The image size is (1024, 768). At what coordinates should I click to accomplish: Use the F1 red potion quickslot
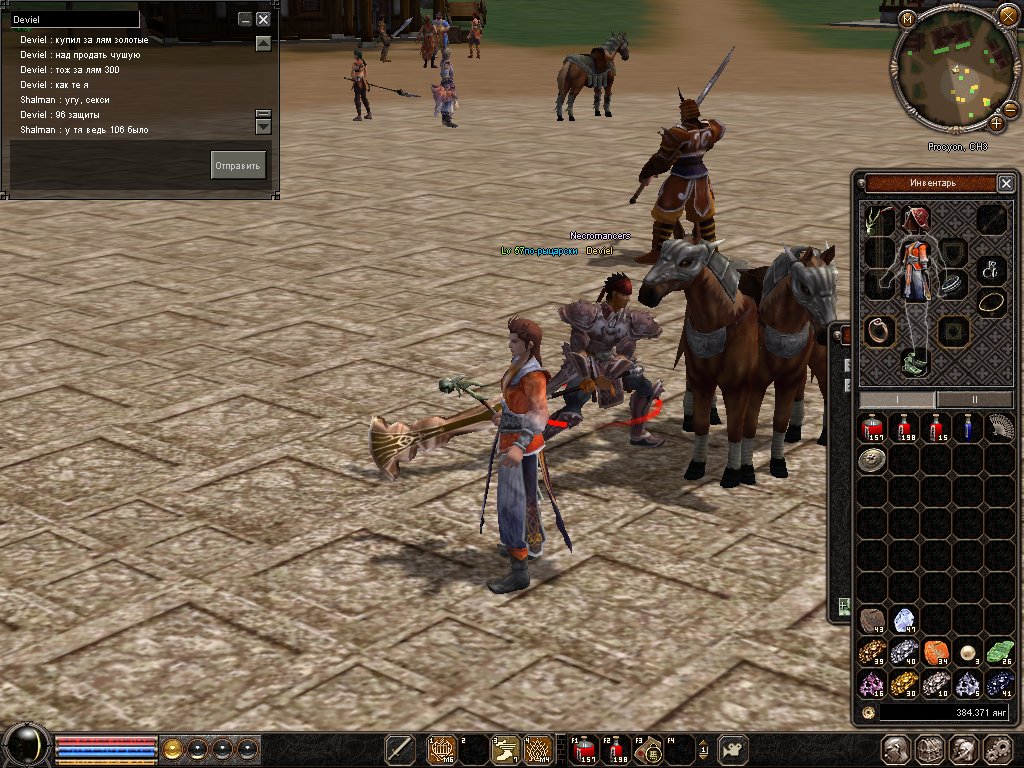tap(584, 749)
